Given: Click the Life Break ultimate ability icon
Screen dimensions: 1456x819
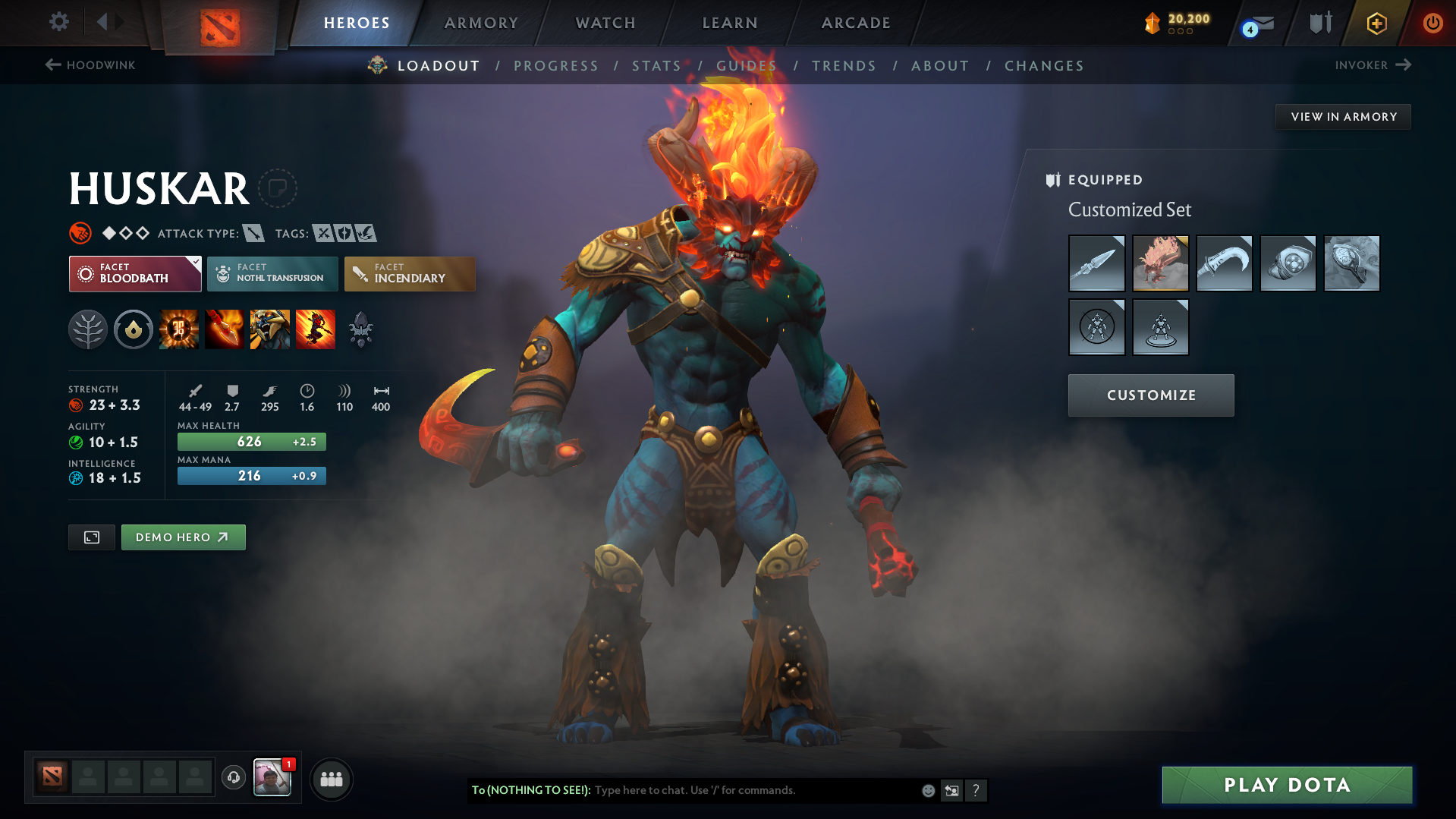Looking at the screenshot, I should (x=316, y=329).
